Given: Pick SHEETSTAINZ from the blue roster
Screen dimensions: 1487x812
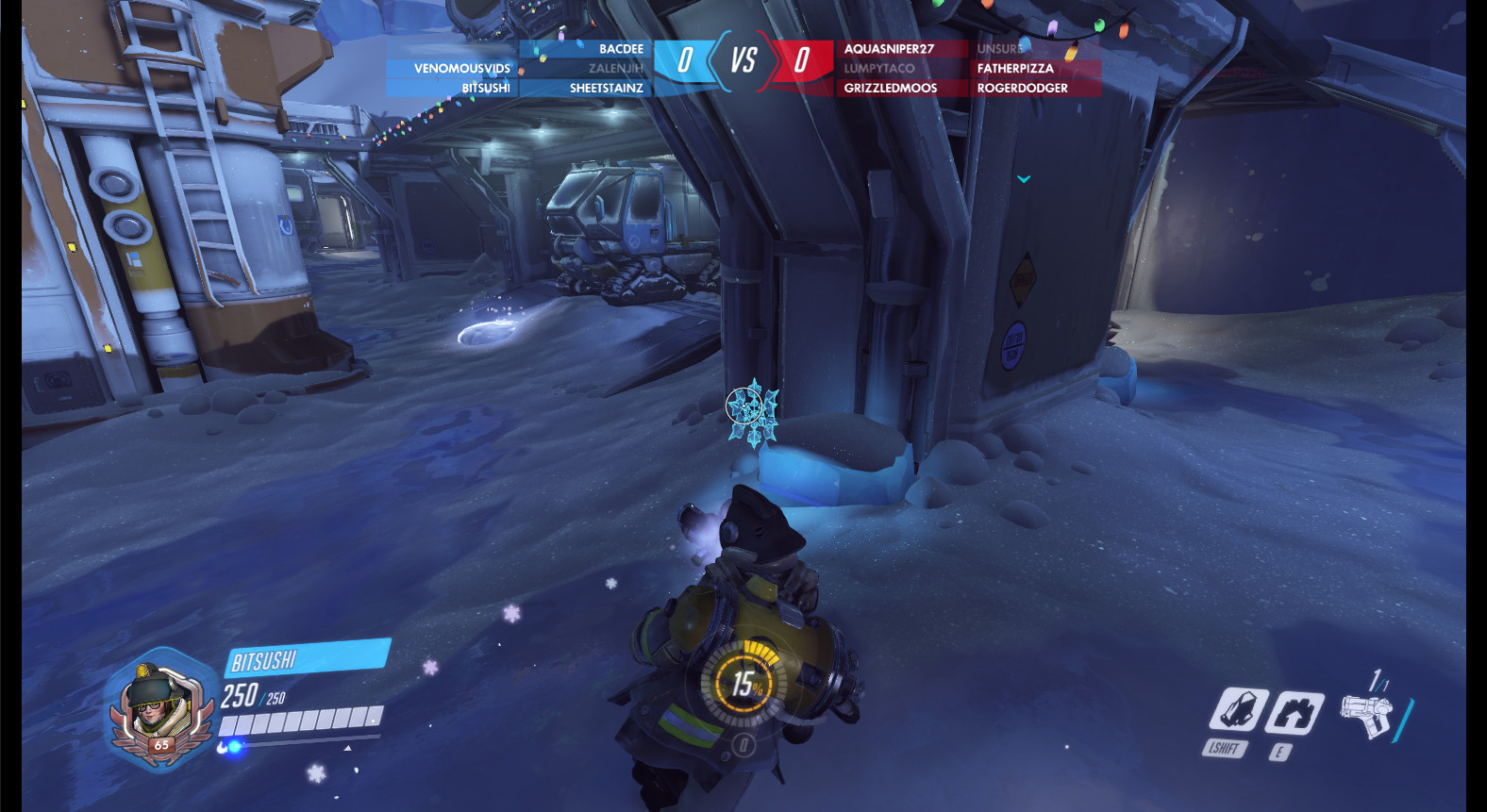Looking at the screenshot, I should click(606, 89).
